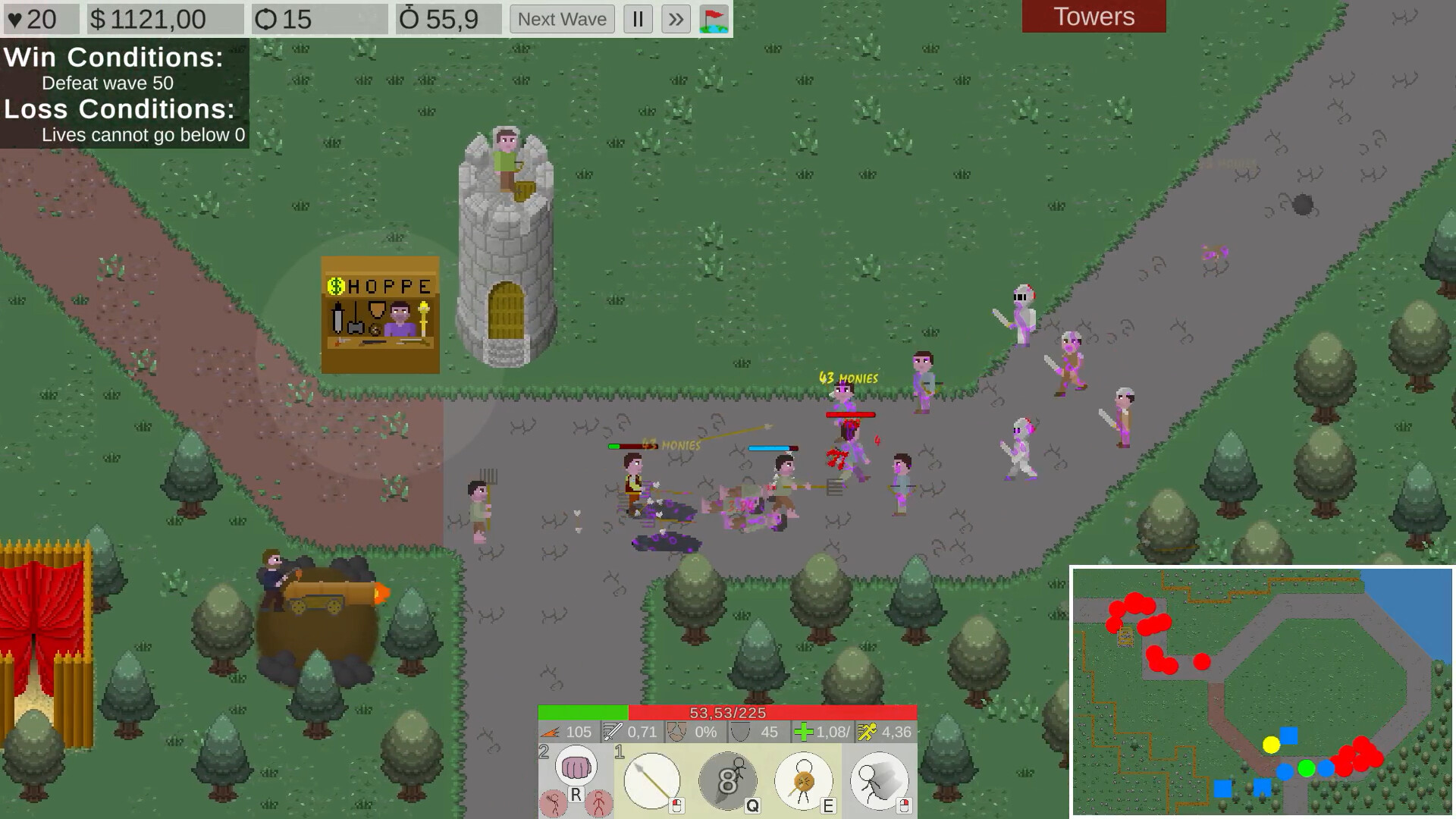The image size is (1456, 819).
Task: Use the shield warrior ability bound to E
Action: point(802,781)
